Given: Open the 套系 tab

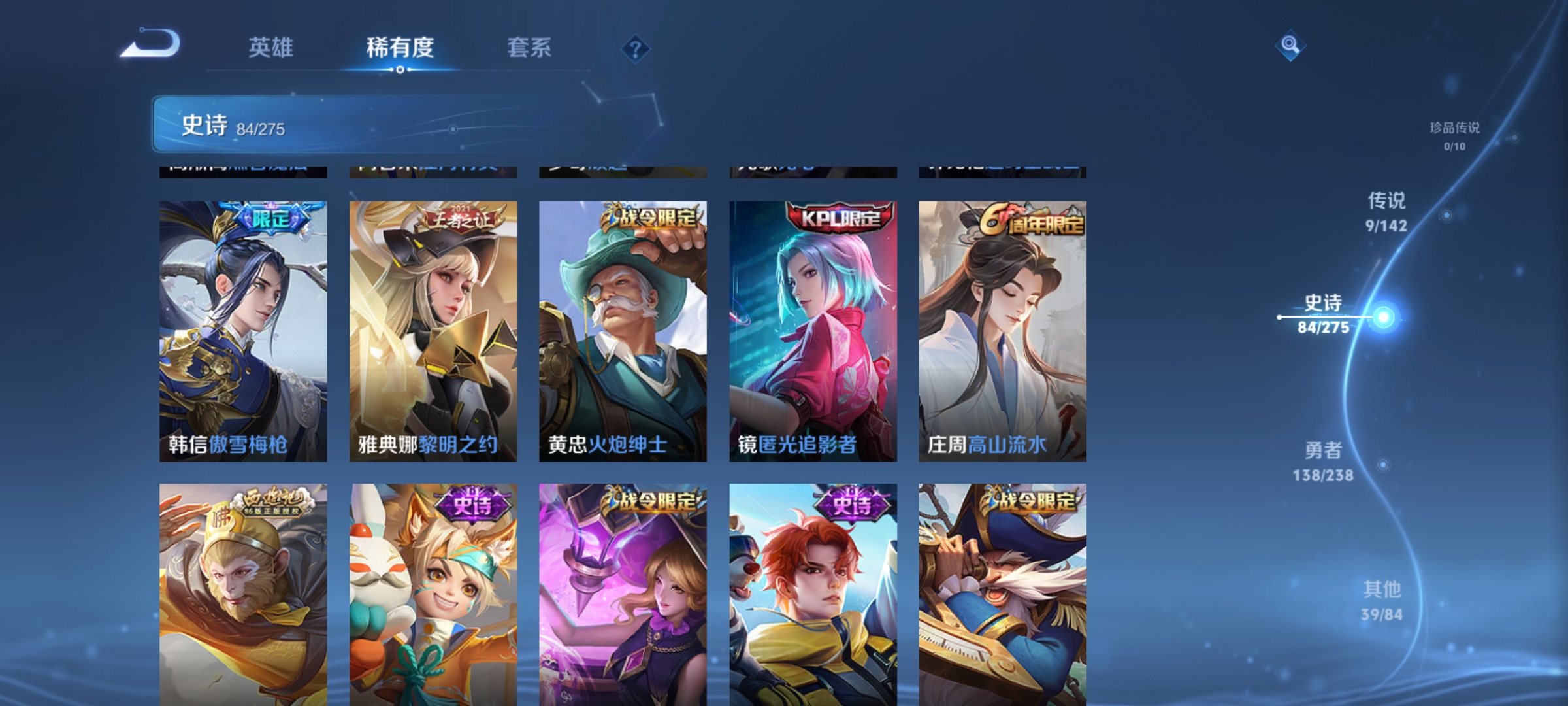Looking at the screenshot, I should coord(530,48).
